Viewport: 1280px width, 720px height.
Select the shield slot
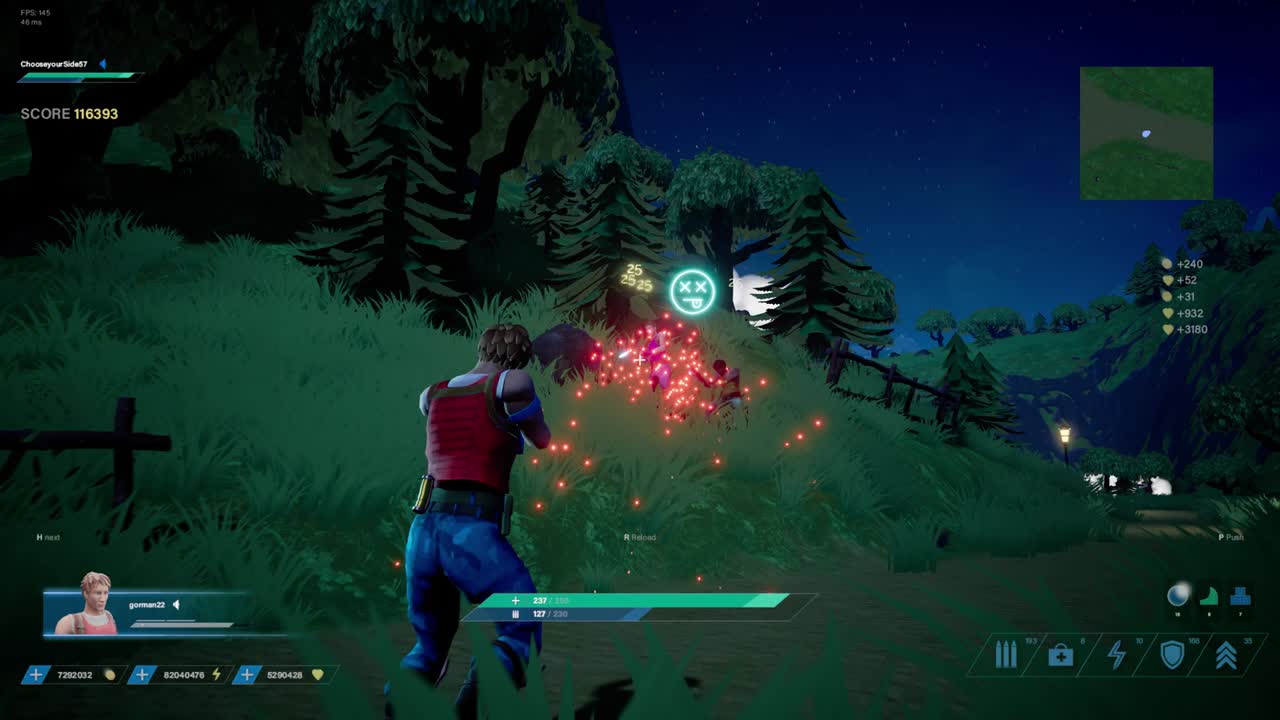coord(1171,655)
